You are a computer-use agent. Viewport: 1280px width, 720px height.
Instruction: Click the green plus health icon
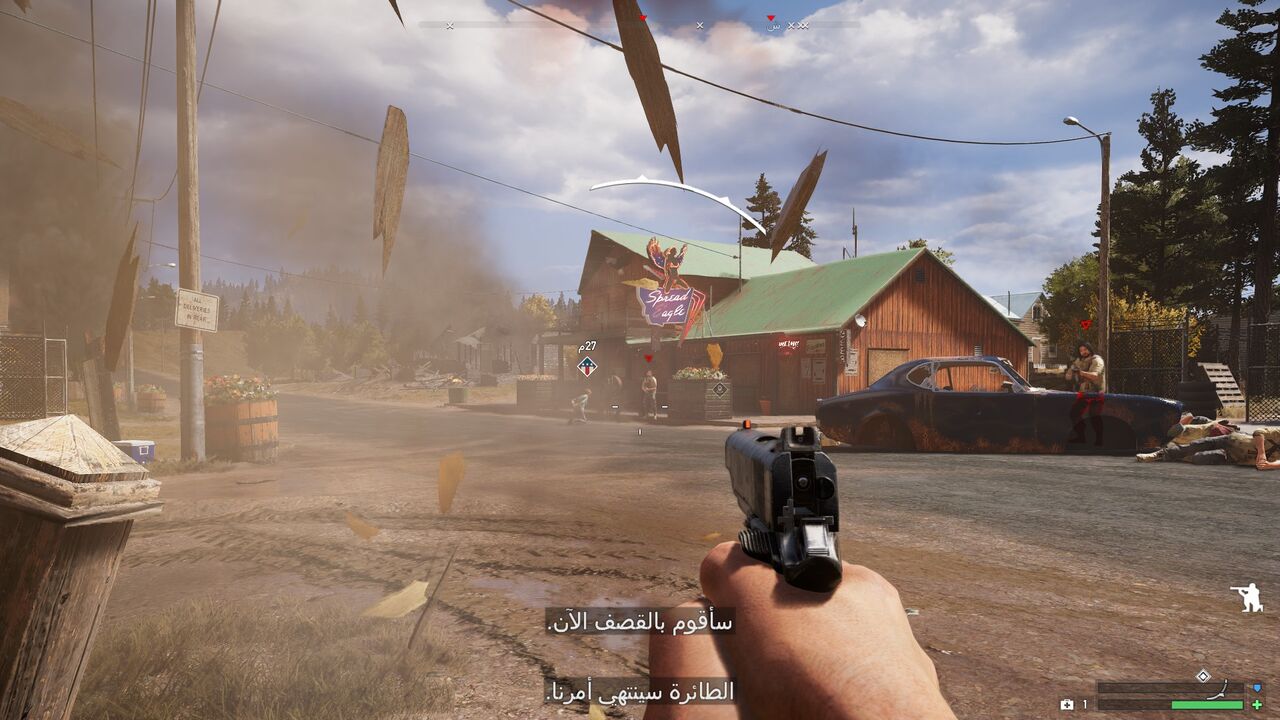(1257, 705)
